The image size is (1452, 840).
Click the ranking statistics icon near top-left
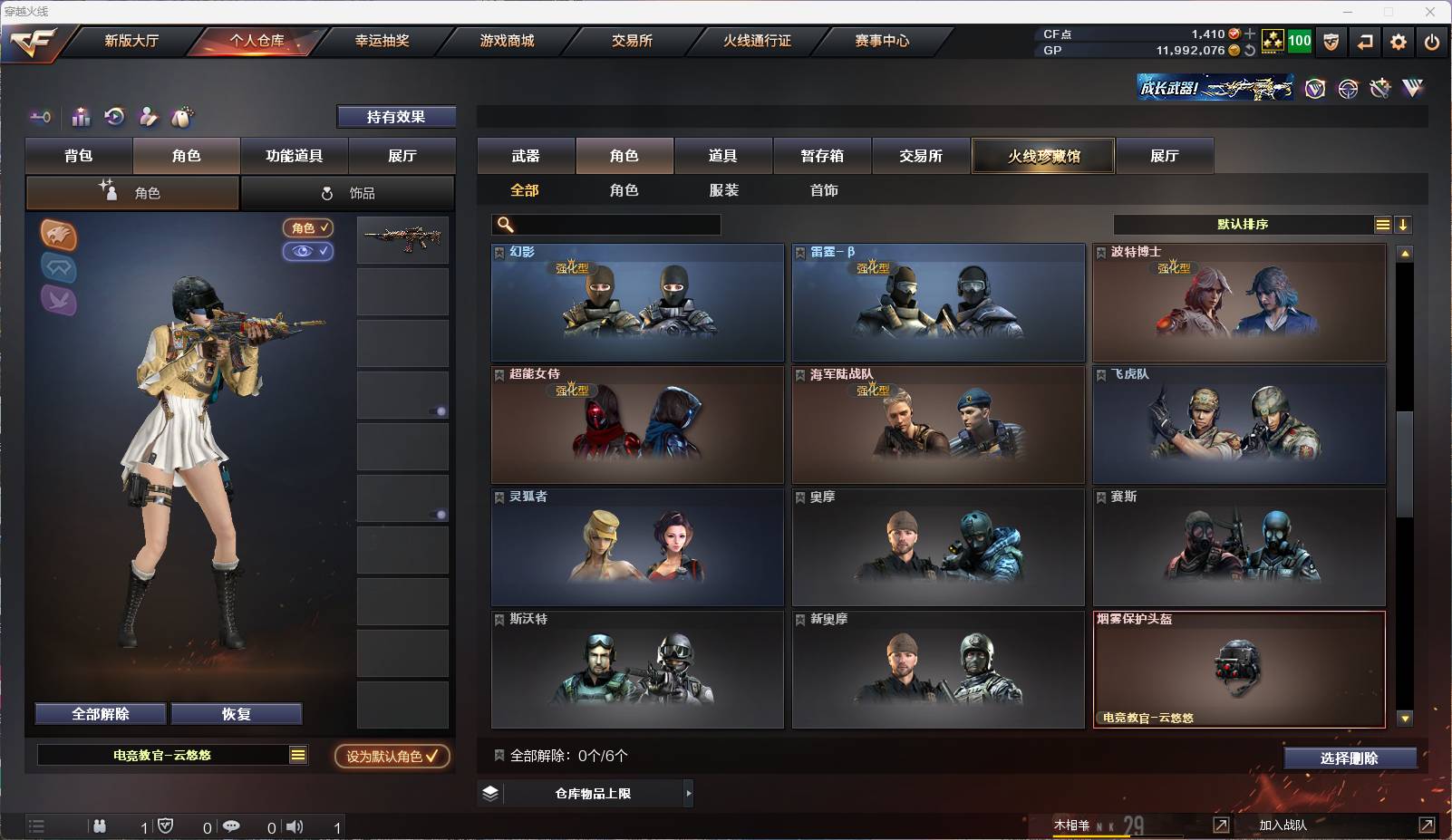click(x=82, y=117)
